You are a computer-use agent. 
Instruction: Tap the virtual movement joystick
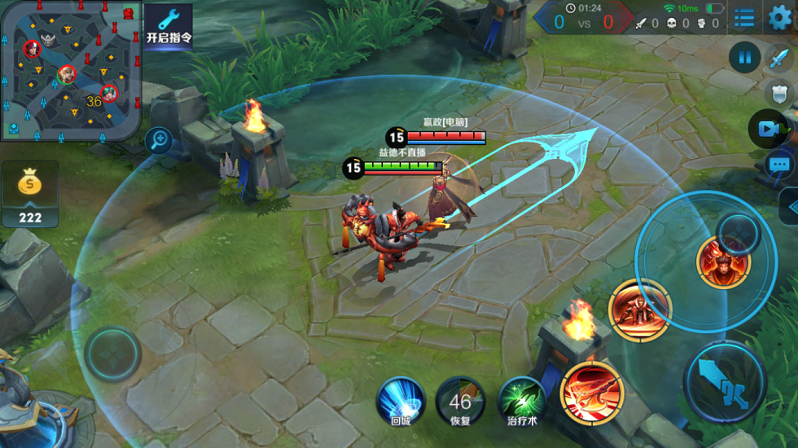[112, 353]
